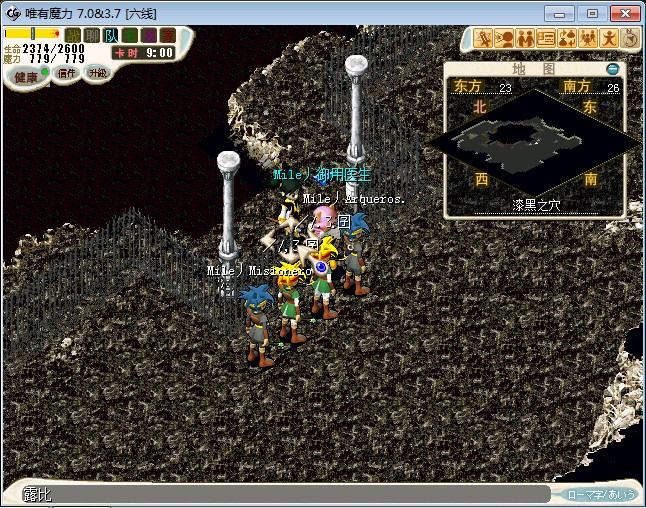The height and width of the screenshot is (508, 646).
Task: Click the running figure action icon
Action: click(x=609, y=38)
